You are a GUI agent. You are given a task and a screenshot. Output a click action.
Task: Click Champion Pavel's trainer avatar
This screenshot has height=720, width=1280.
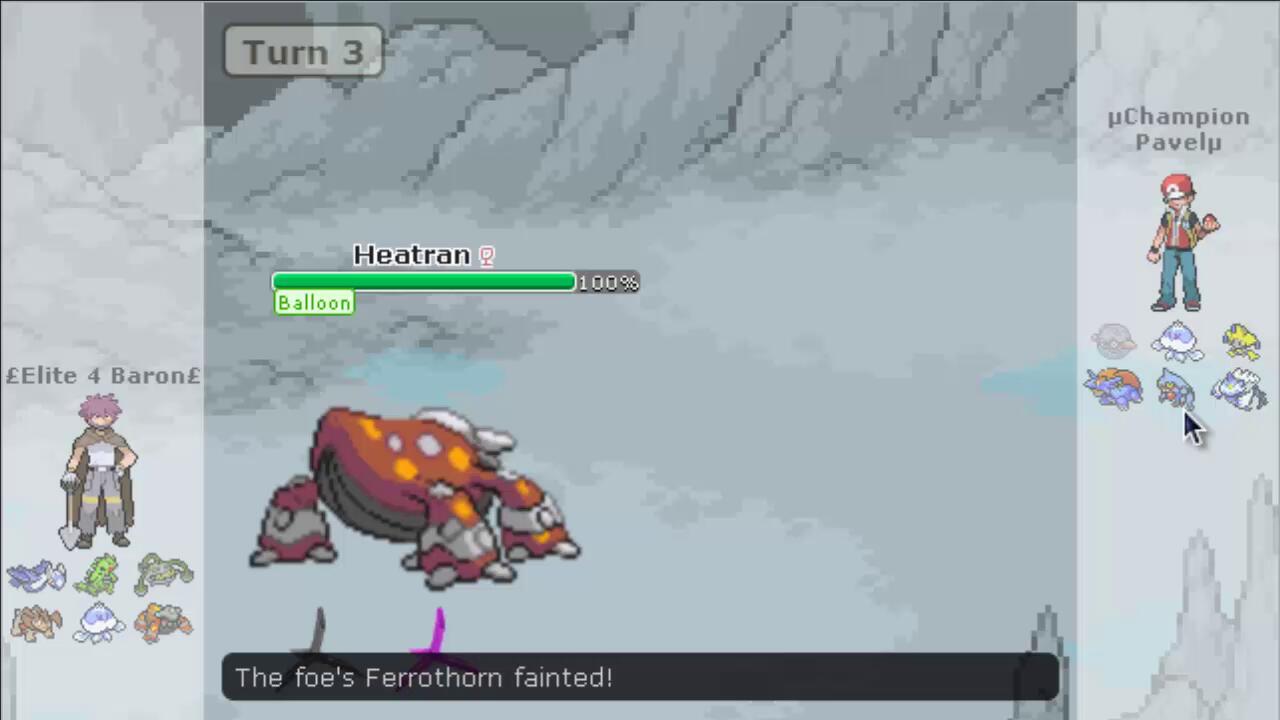point(1181,243)
